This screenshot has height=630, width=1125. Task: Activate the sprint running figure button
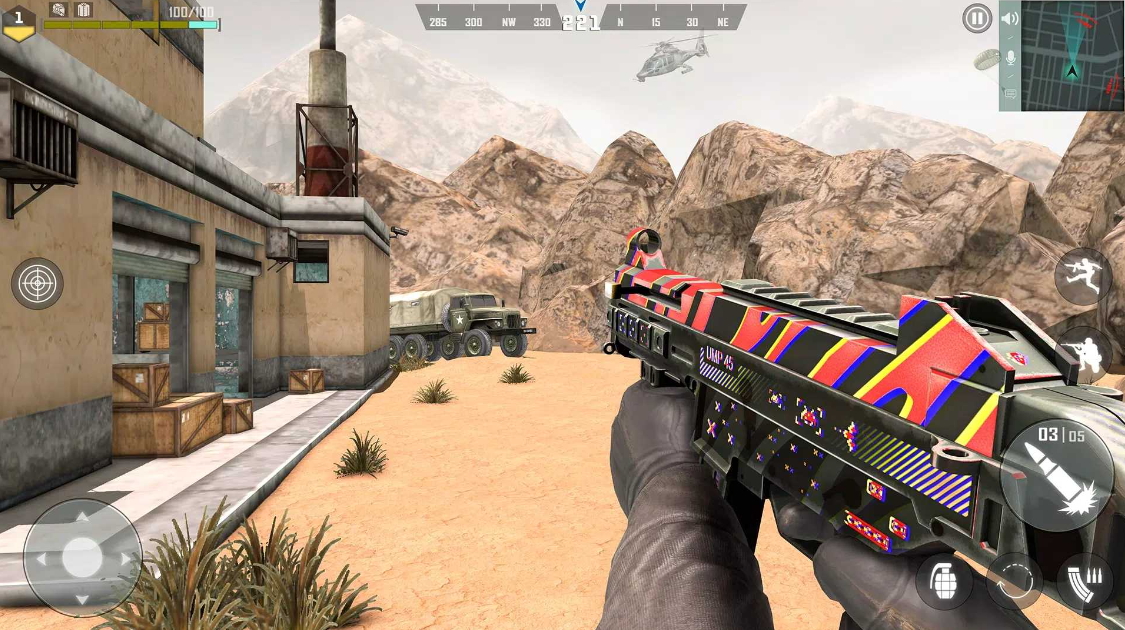pos(1083,276)
